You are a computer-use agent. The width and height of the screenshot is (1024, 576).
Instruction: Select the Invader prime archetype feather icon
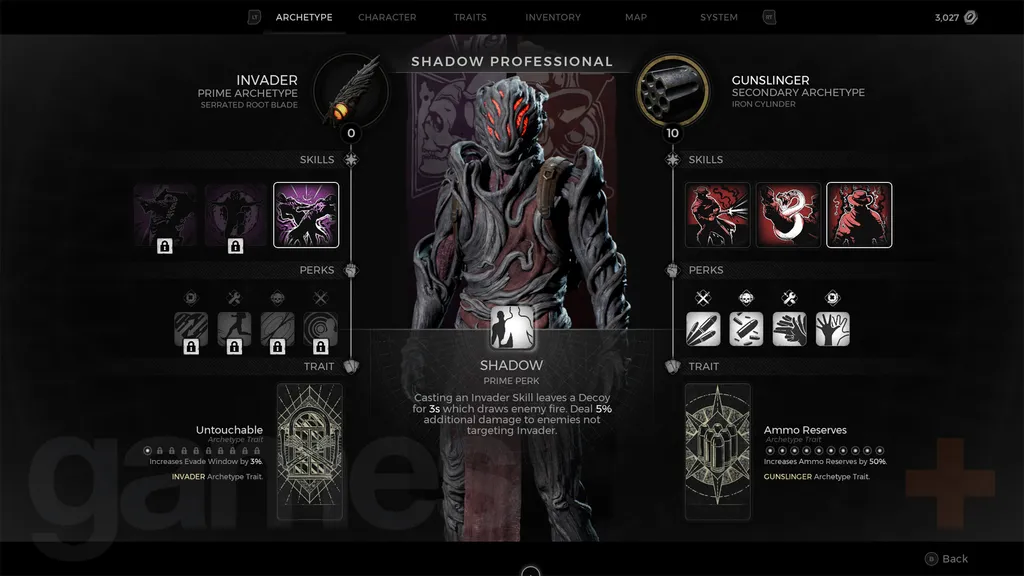pos(350,91)
